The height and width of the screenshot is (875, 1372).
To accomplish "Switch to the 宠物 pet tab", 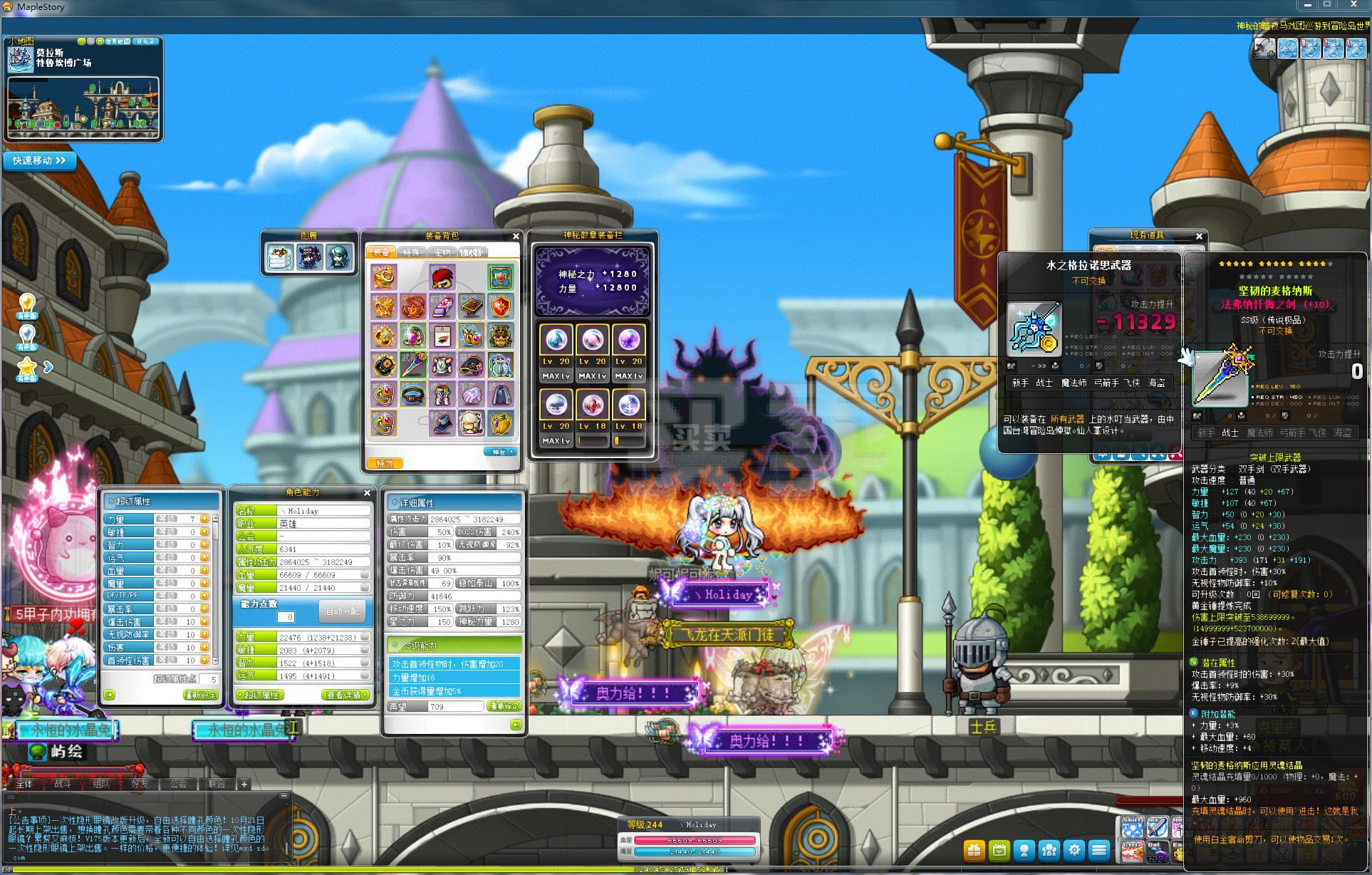I will click(442, 252).
